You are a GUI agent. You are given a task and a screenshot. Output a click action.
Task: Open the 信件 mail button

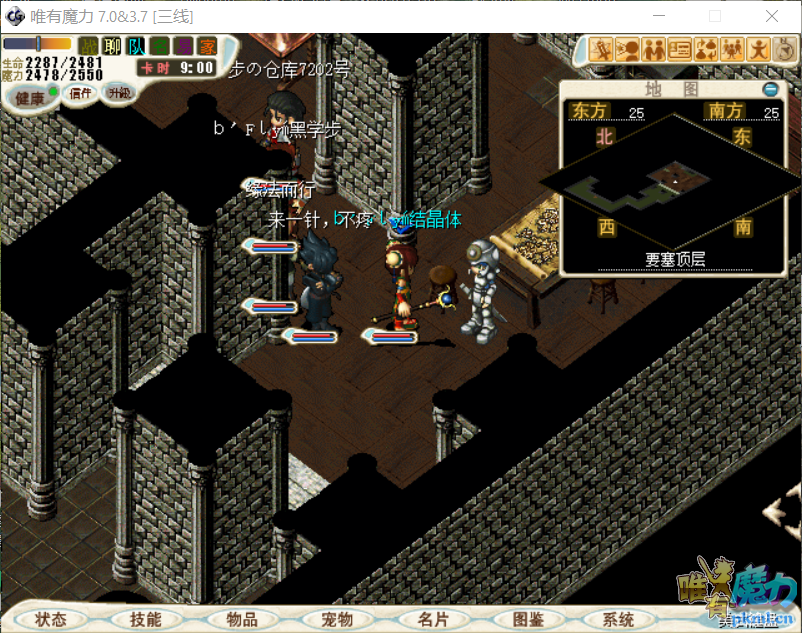(x=80, y=93)
